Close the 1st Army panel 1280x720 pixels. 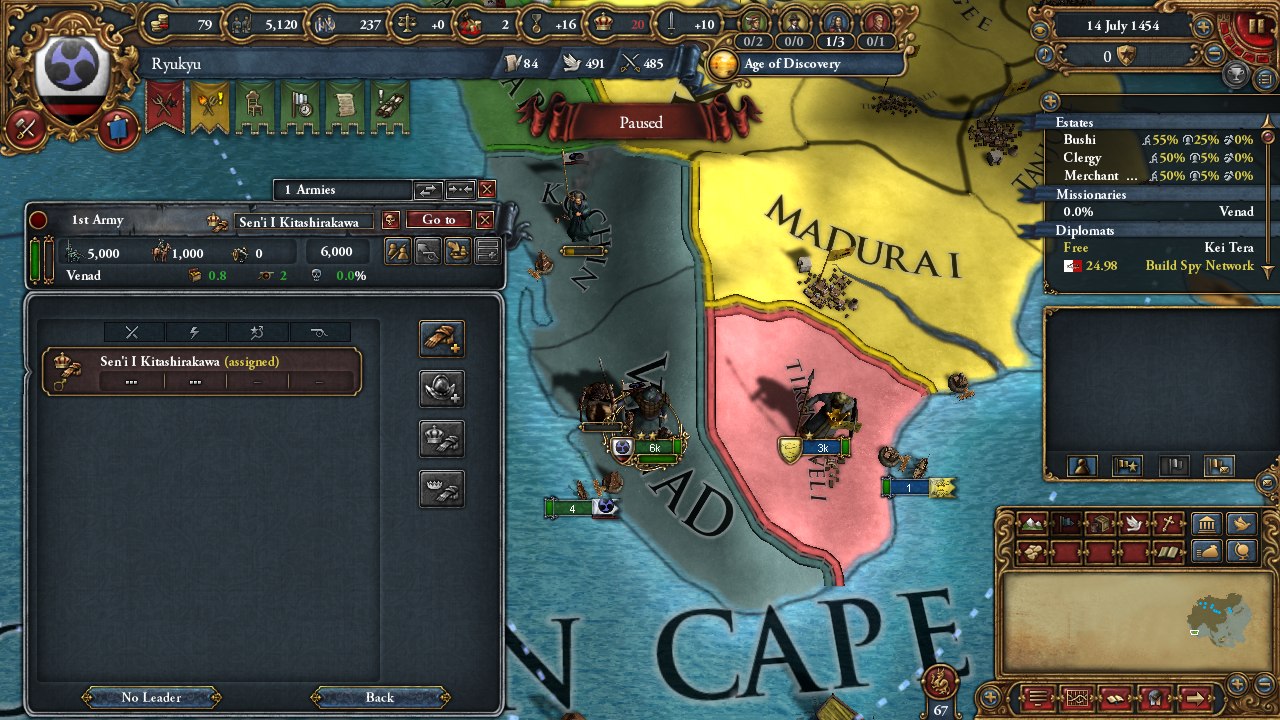485,220
